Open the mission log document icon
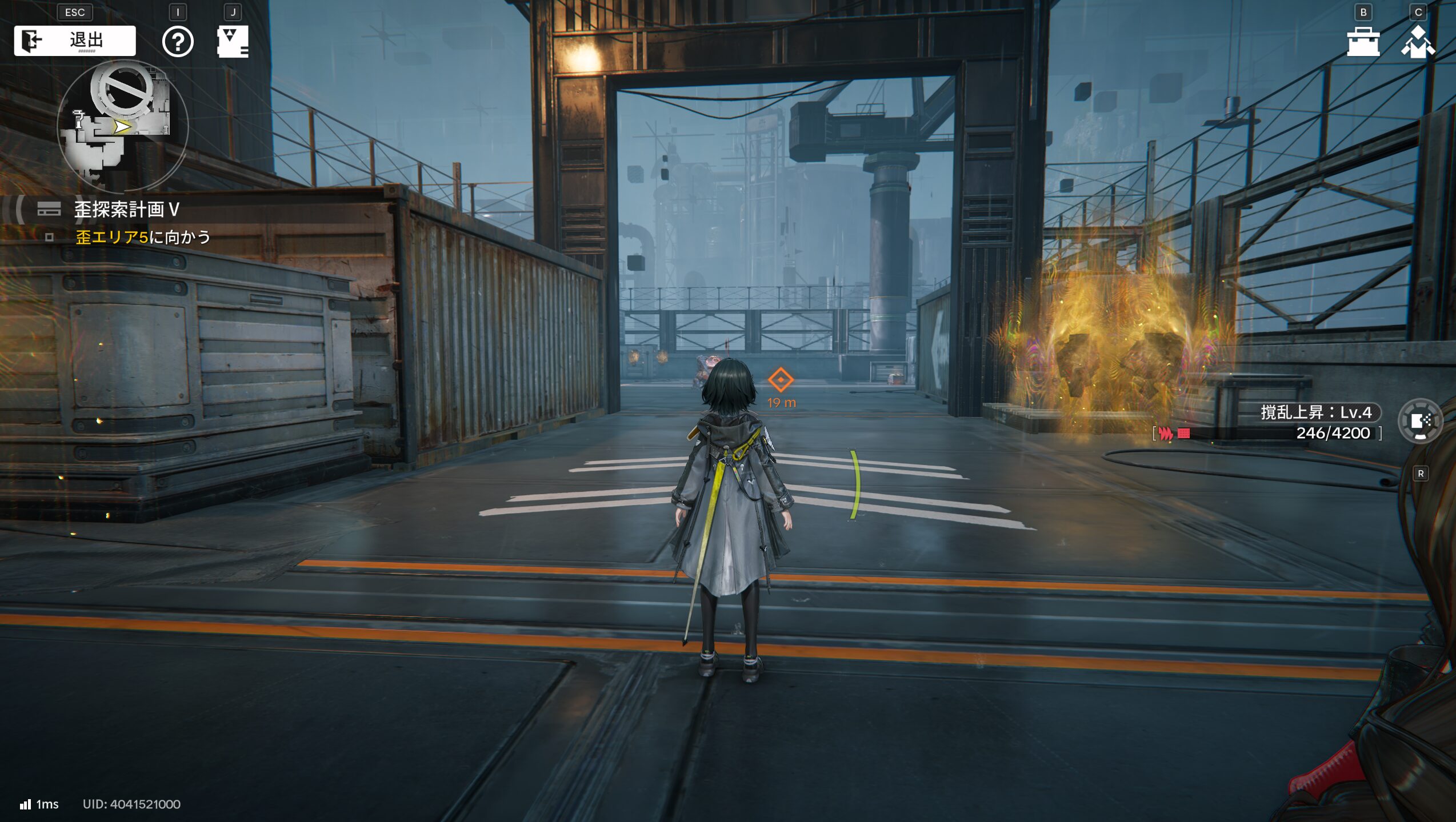 point(233,42)
